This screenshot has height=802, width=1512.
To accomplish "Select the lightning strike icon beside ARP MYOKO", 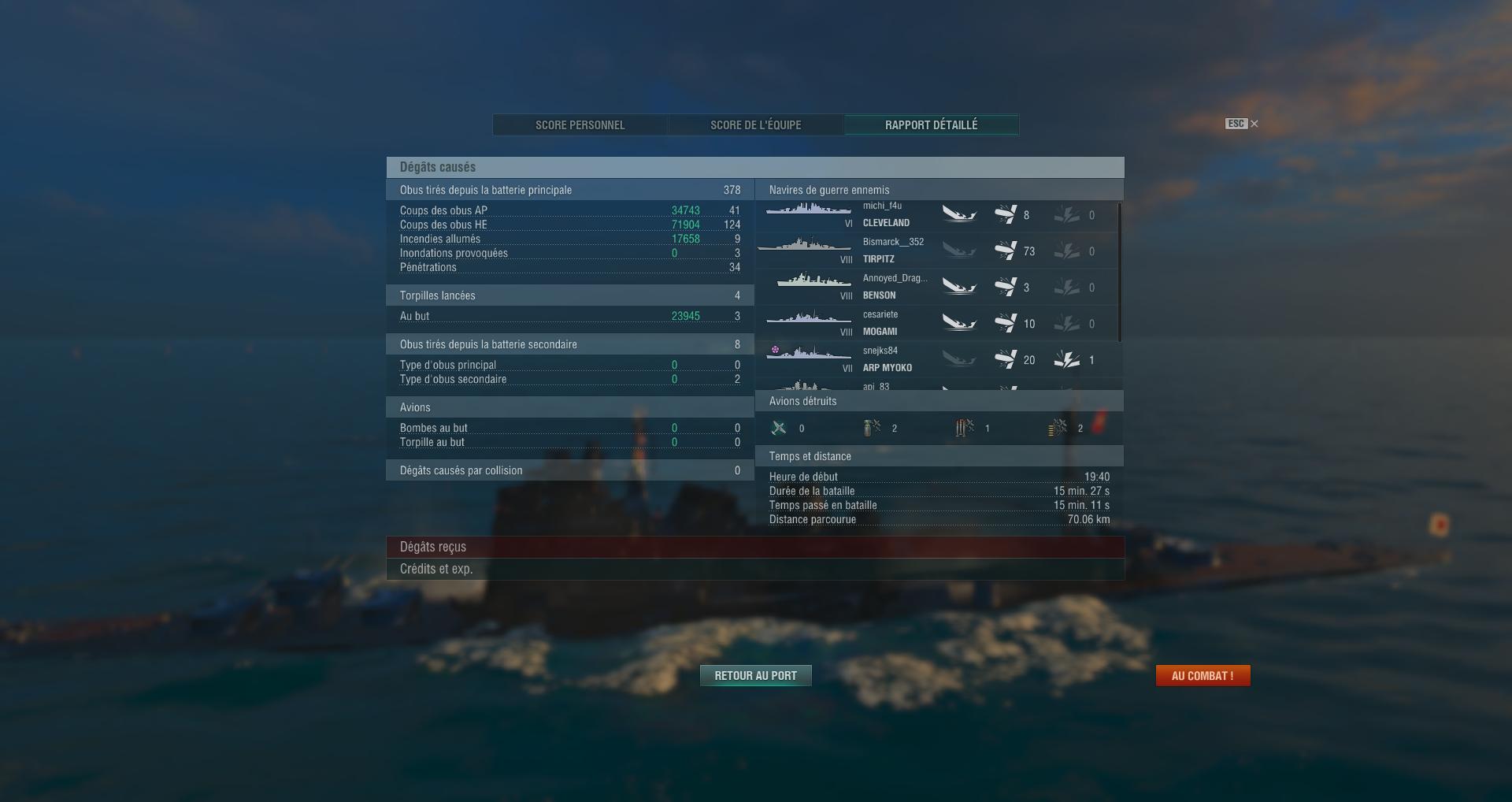I will 1068,359.
